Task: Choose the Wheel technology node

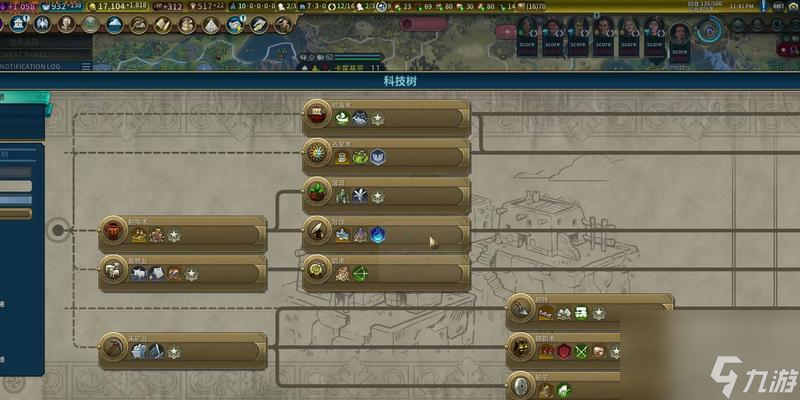Action: 590,387
